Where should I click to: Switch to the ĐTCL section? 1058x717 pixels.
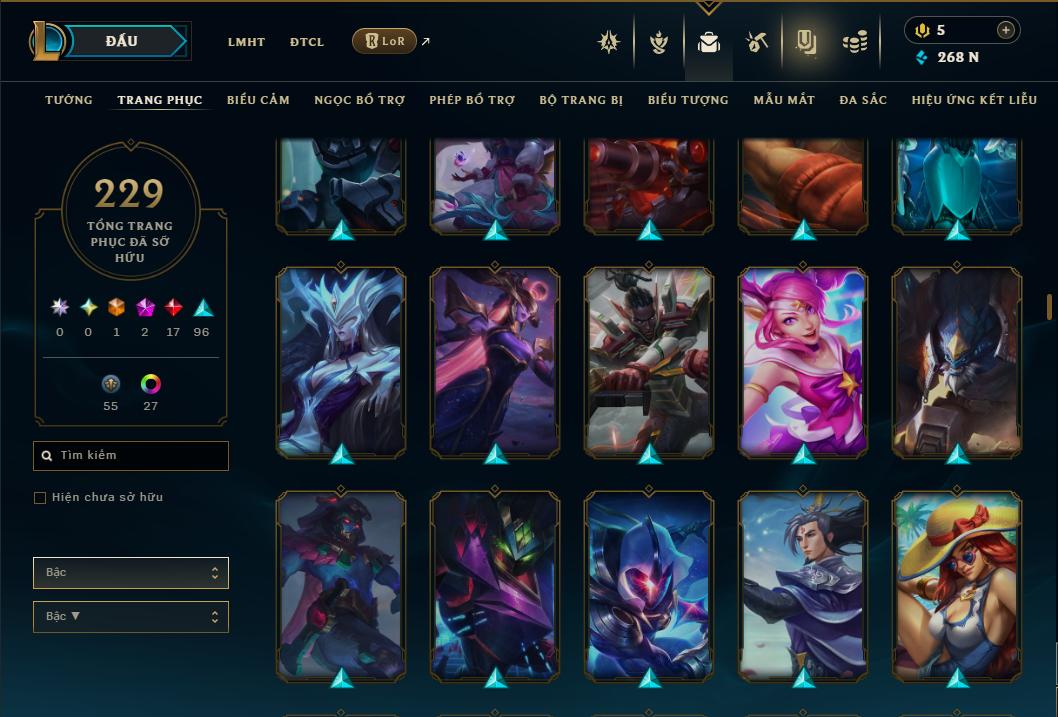tap(307, 42)
